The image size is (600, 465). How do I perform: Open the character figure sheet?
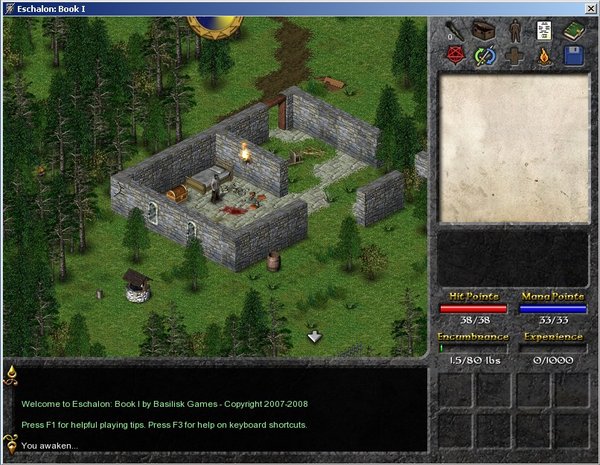[513, 29]
